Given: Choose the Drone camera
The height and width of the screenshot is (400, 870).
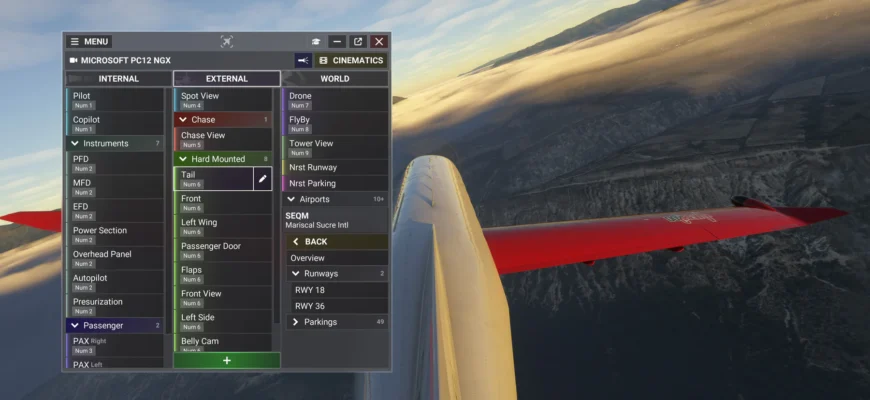Looking at the screenshot, I should (335, 99).
